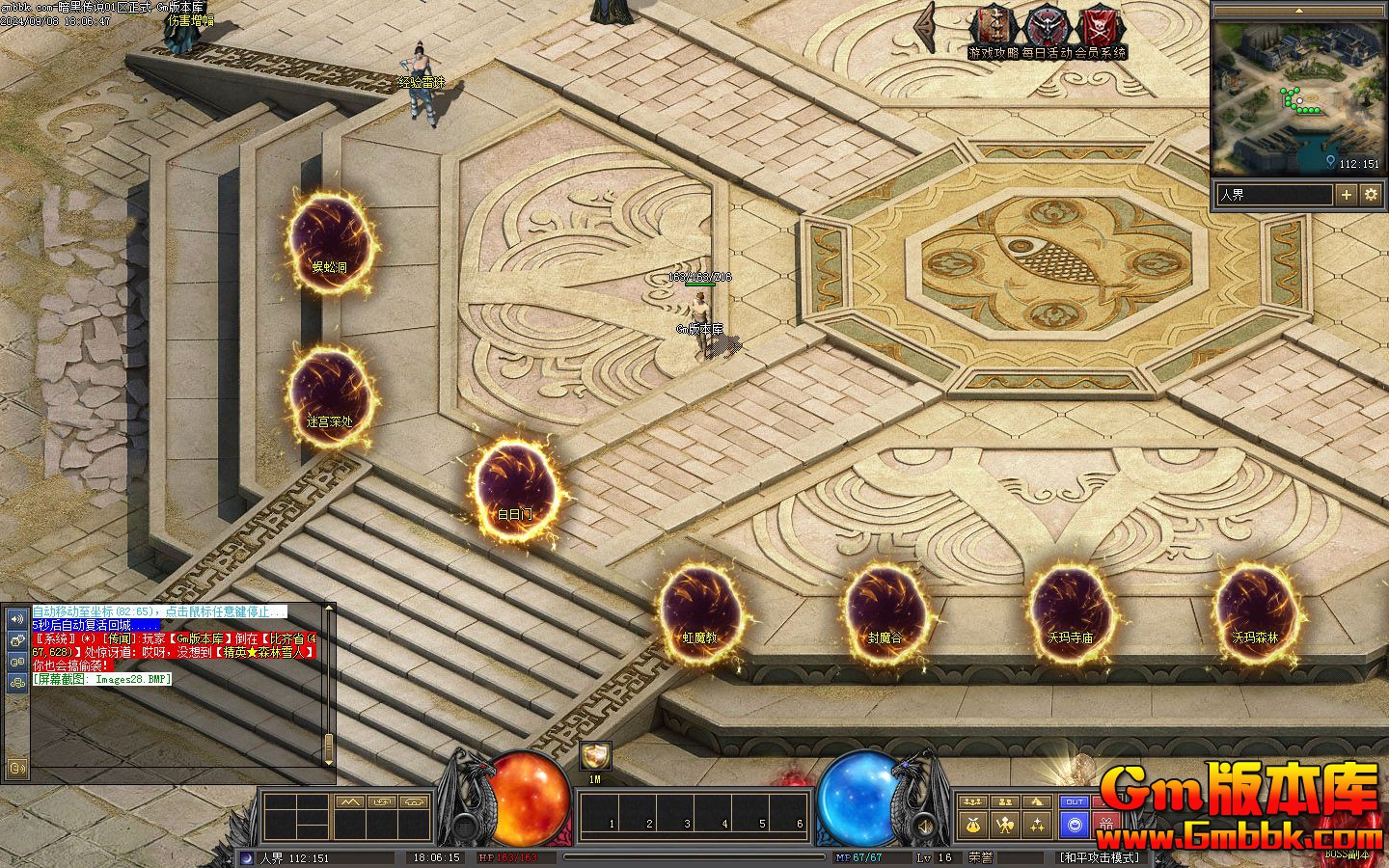1389x868 pixels.
Task: Collapse the top icon bar with the arrow
Action: (x=928, y=29)
